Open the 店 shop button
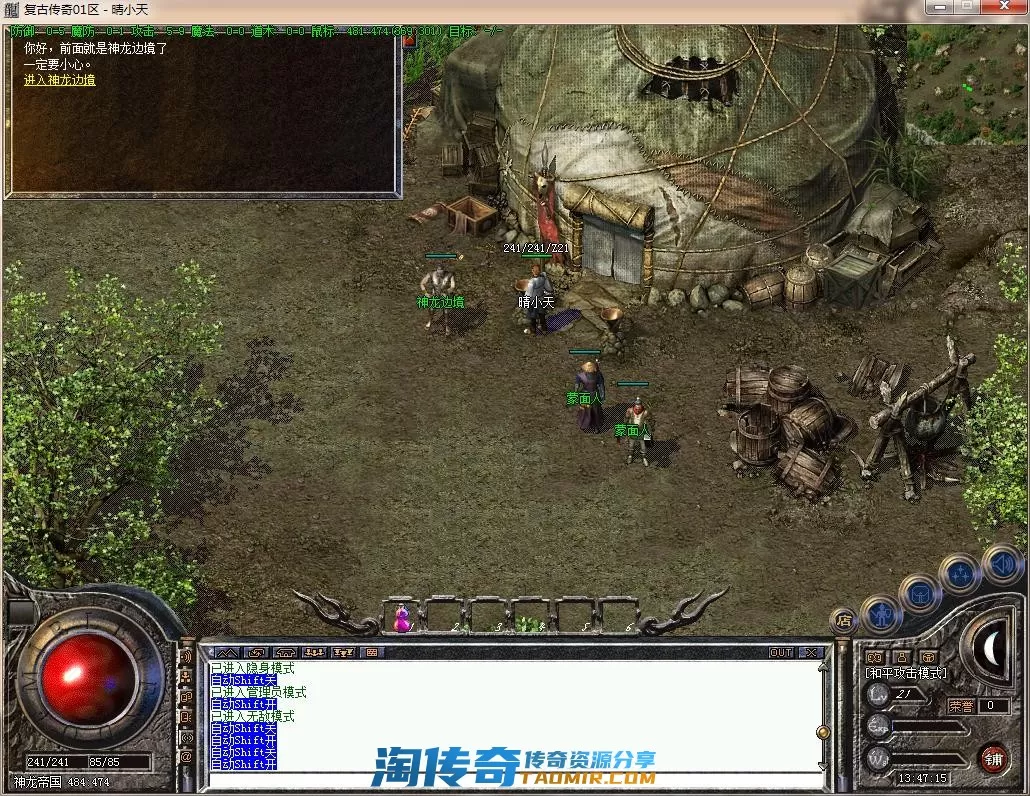 [x=844, y=620]
